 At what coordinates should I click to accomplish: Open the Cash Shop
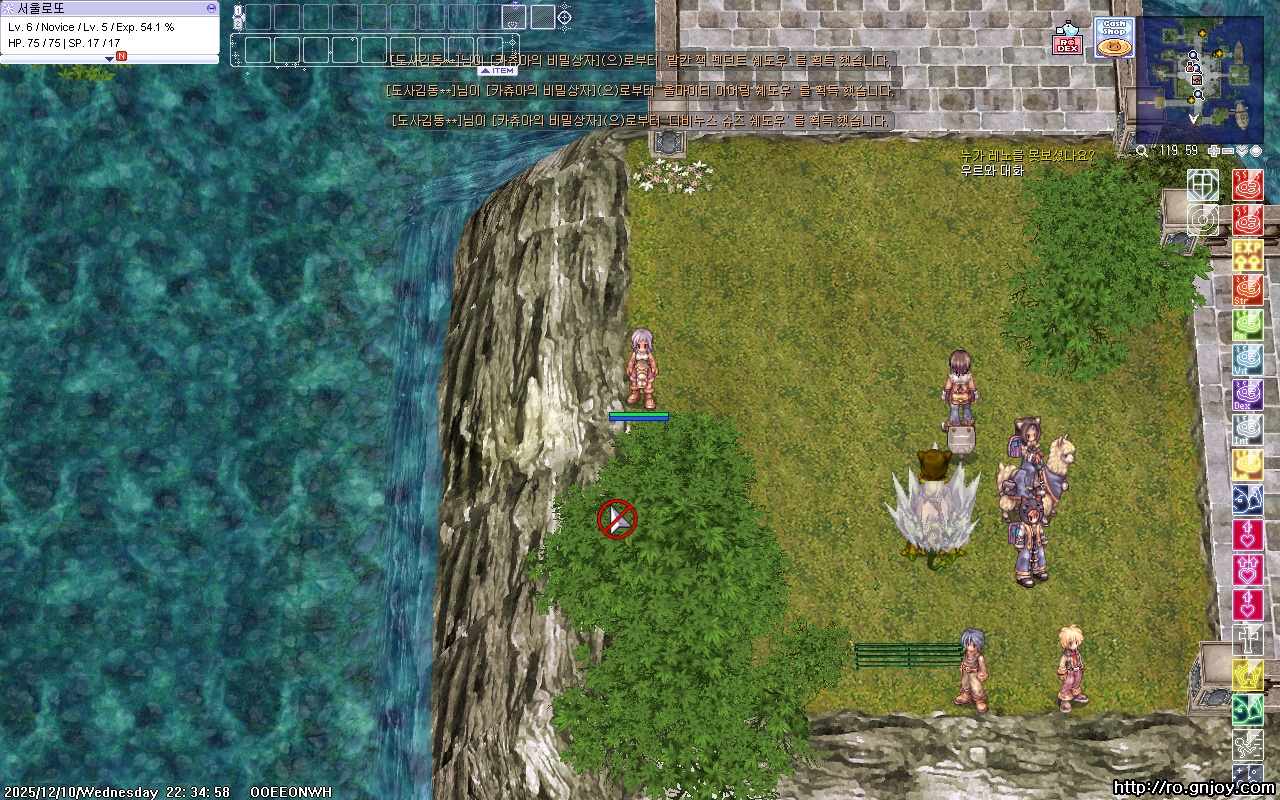tap(1113, 37)
